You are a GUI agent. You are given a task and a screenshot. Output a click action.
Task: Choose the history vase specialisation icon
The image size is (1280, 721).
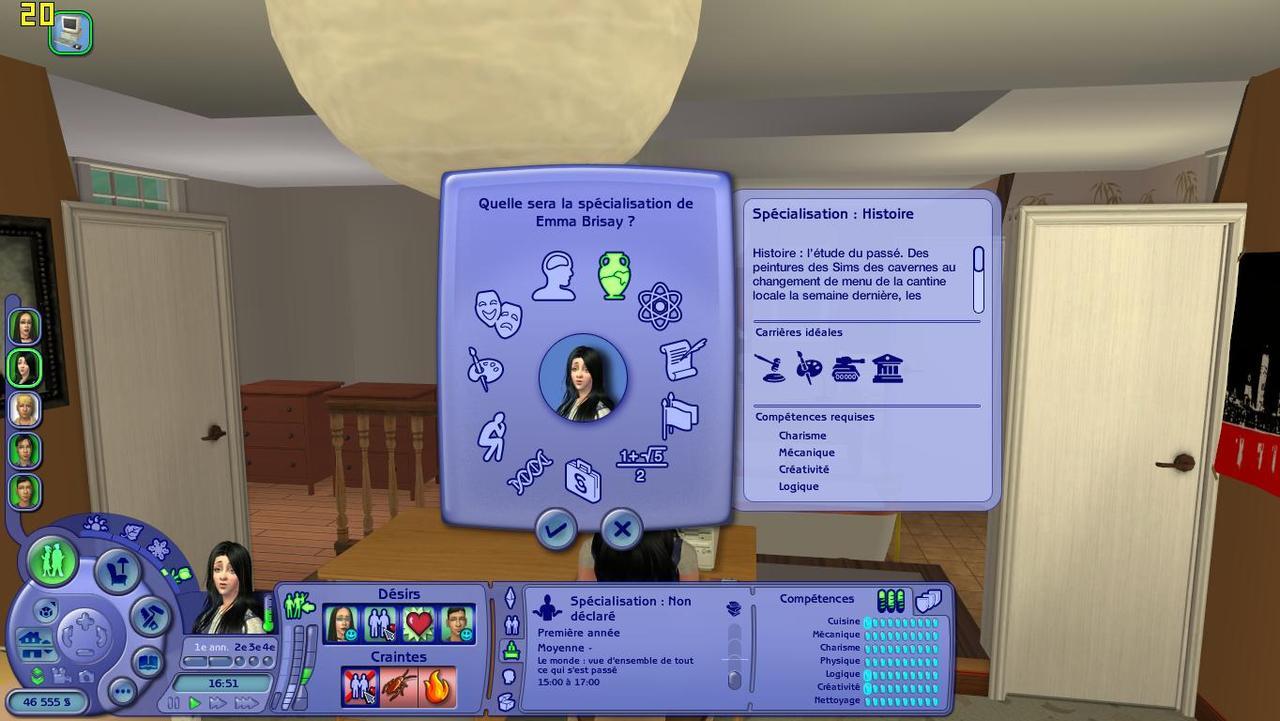(613, 275)
